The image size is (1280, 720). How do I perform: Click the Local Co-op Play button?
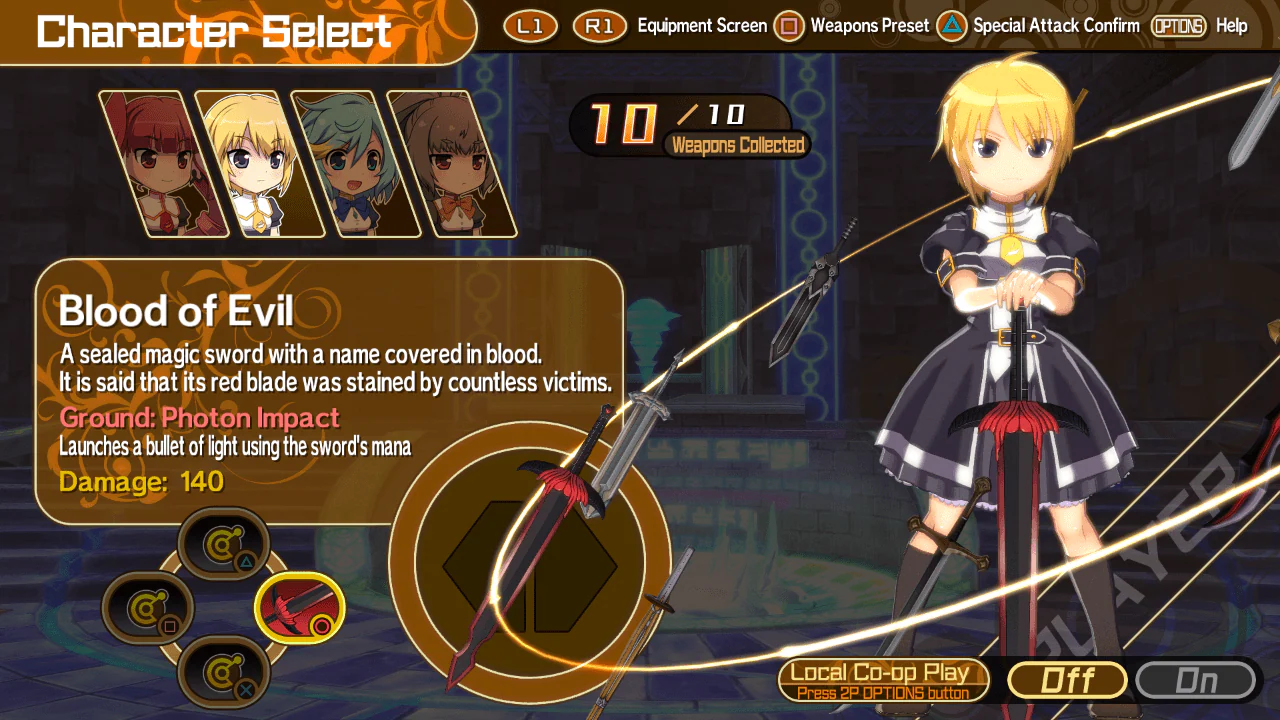[883, 678]
